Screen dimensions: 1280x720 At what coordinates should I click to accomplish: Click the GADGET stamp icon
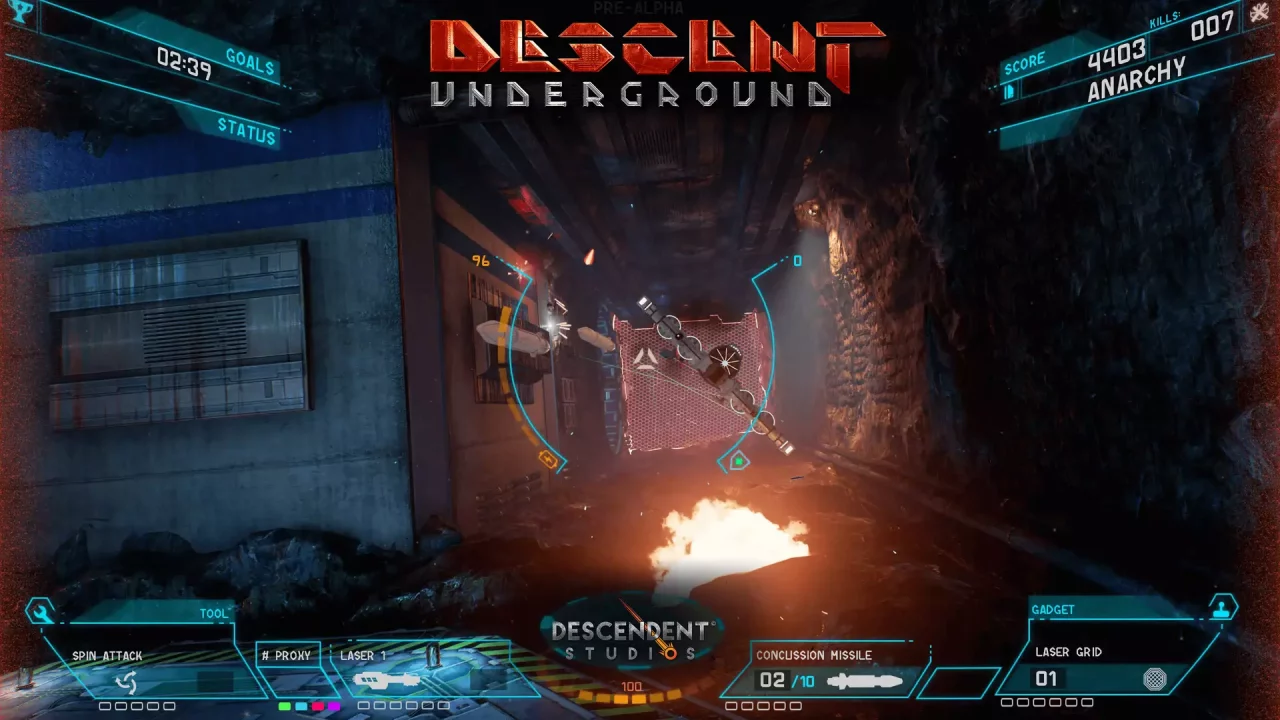(1221, 606)
